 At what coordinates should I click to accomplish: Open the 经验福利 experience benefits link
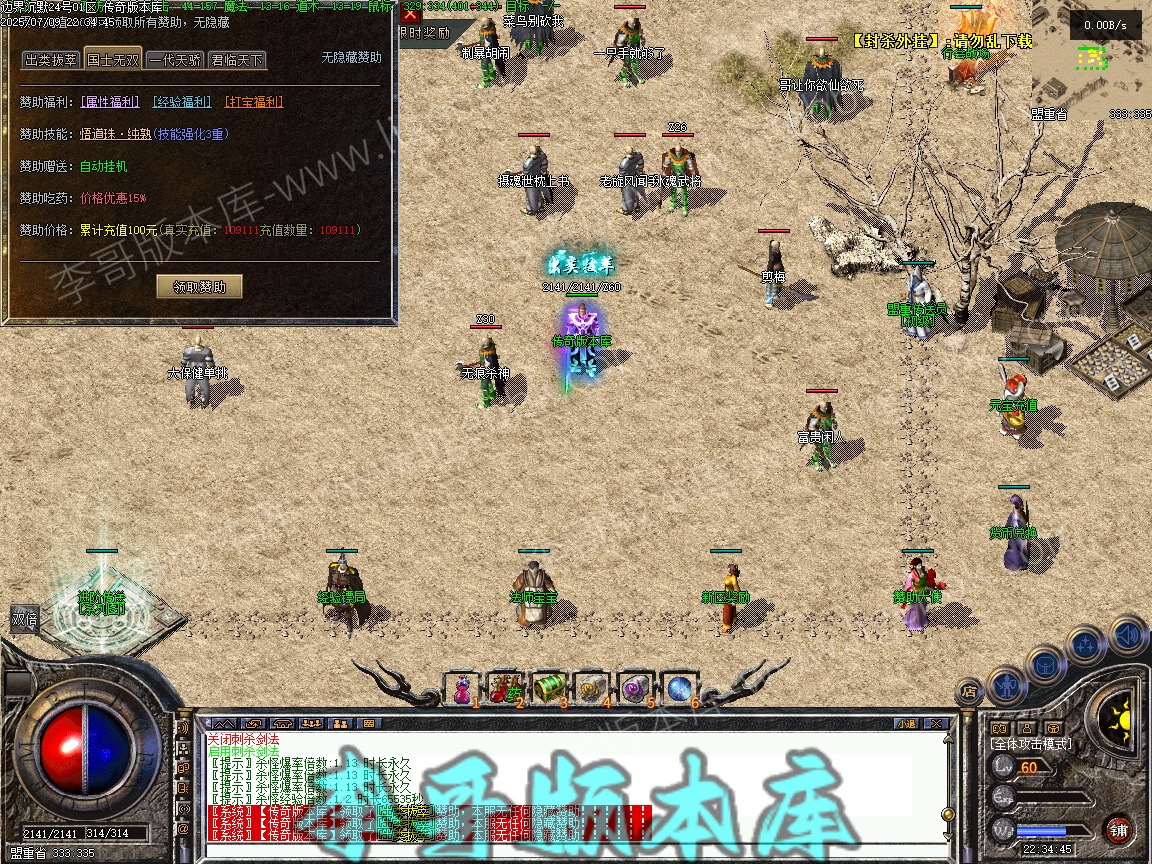point(182,102)
